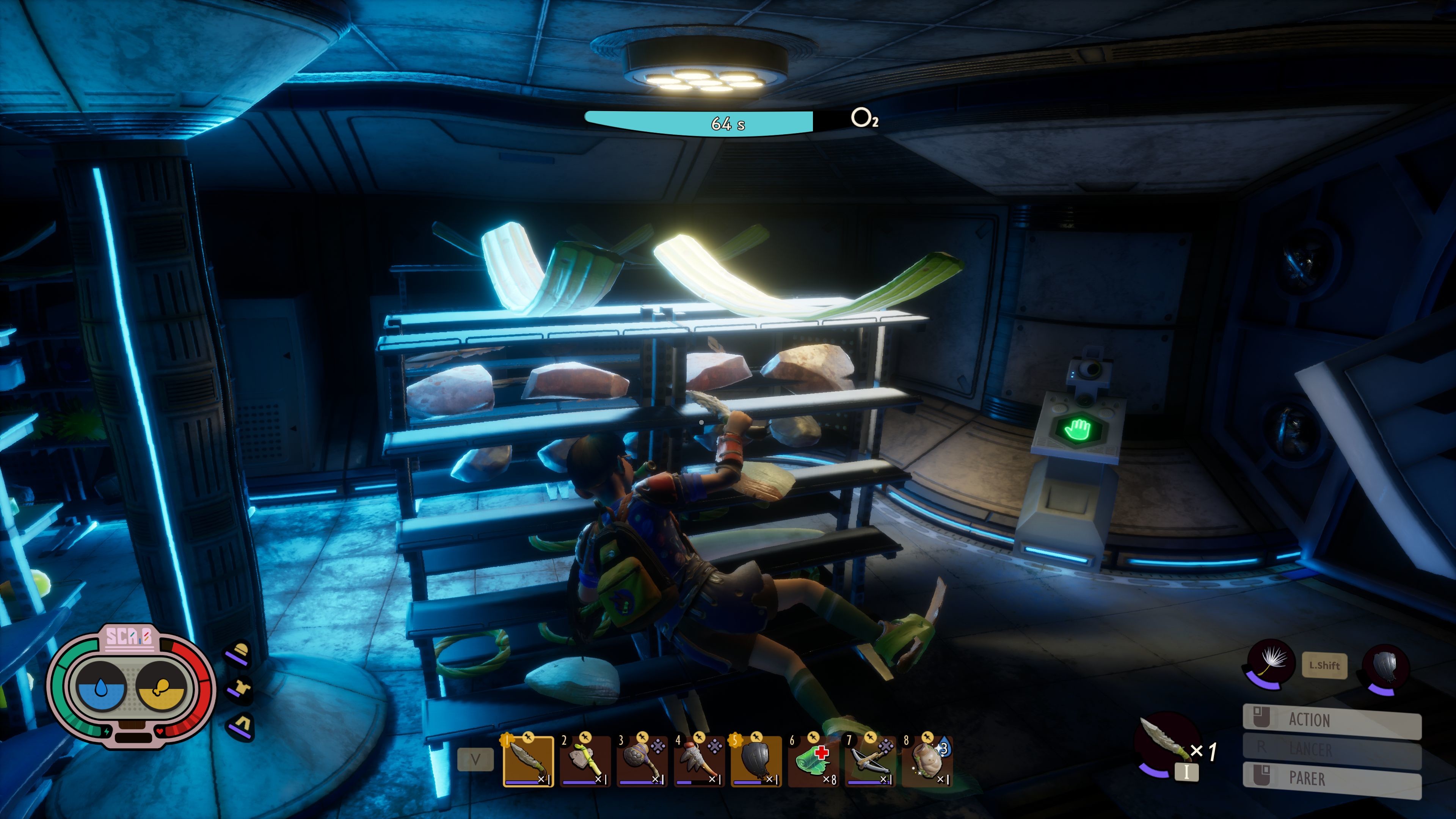Click the equipped shield durability icon
This screenshot has width=1456, height=819.
[x=1385, y=667]
